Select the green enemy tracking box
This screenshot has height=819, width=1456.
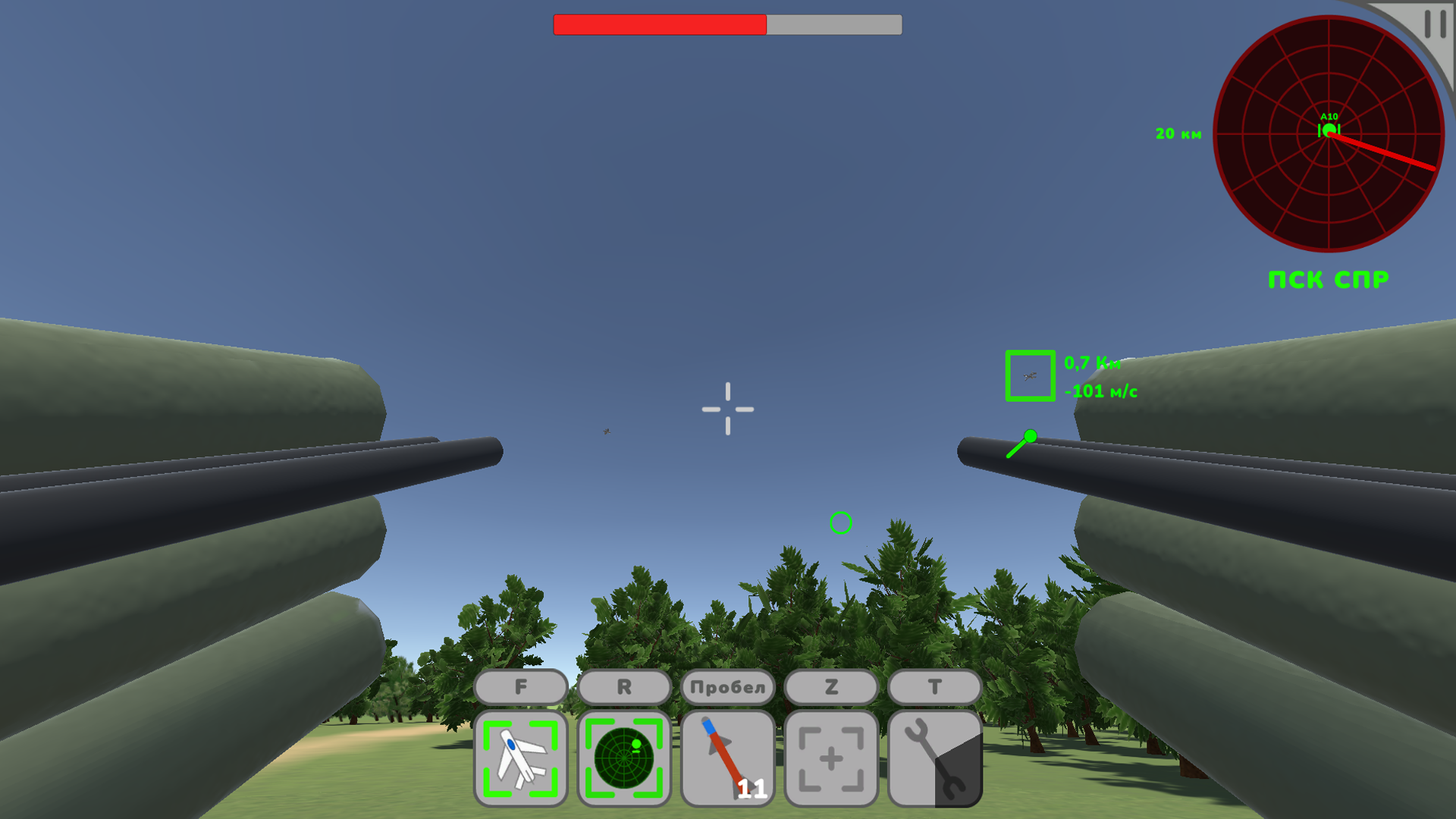pos(1030,375)
